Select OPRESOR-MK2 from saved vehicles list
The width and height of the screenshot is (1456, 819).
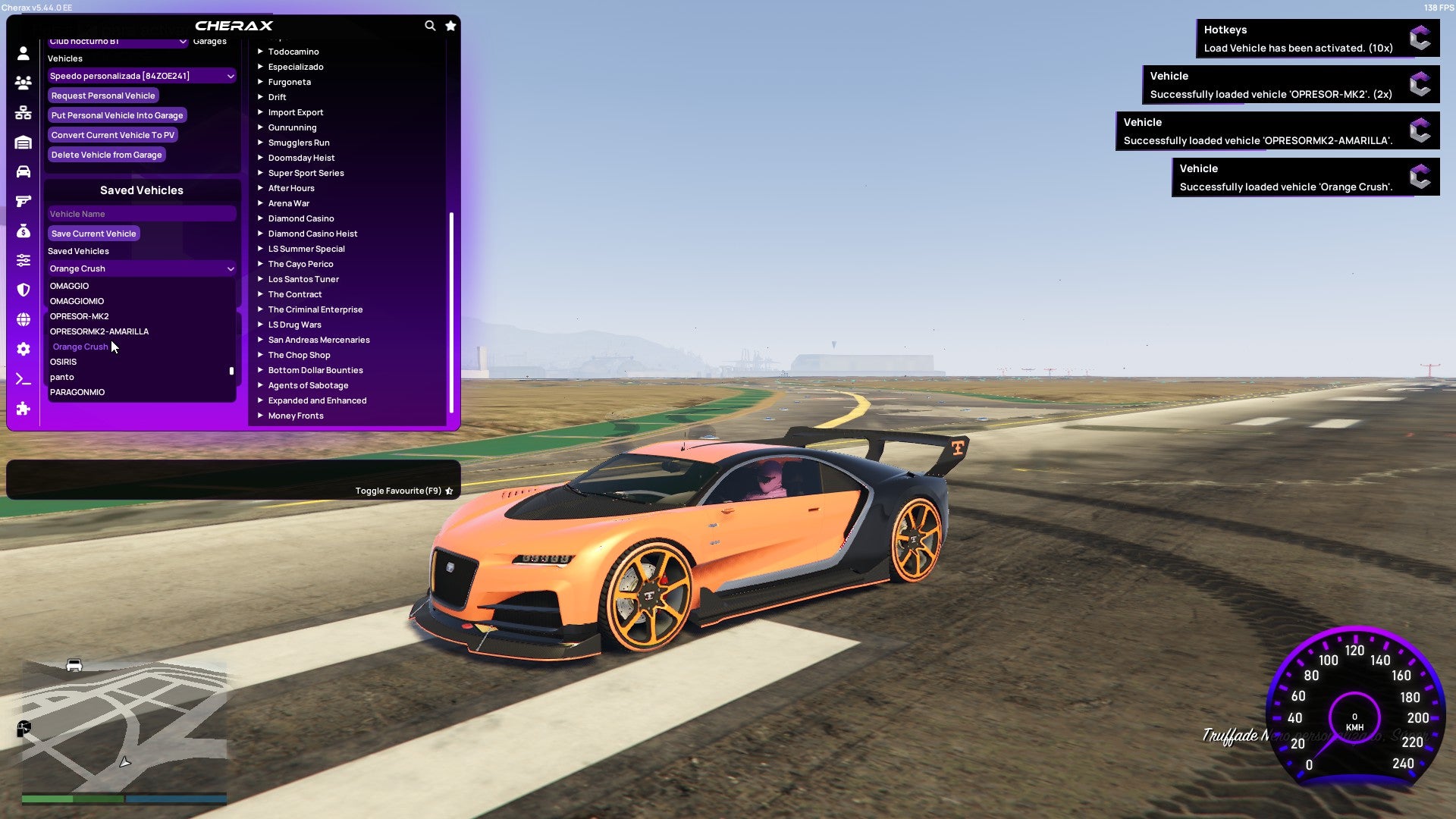(78, 316)
